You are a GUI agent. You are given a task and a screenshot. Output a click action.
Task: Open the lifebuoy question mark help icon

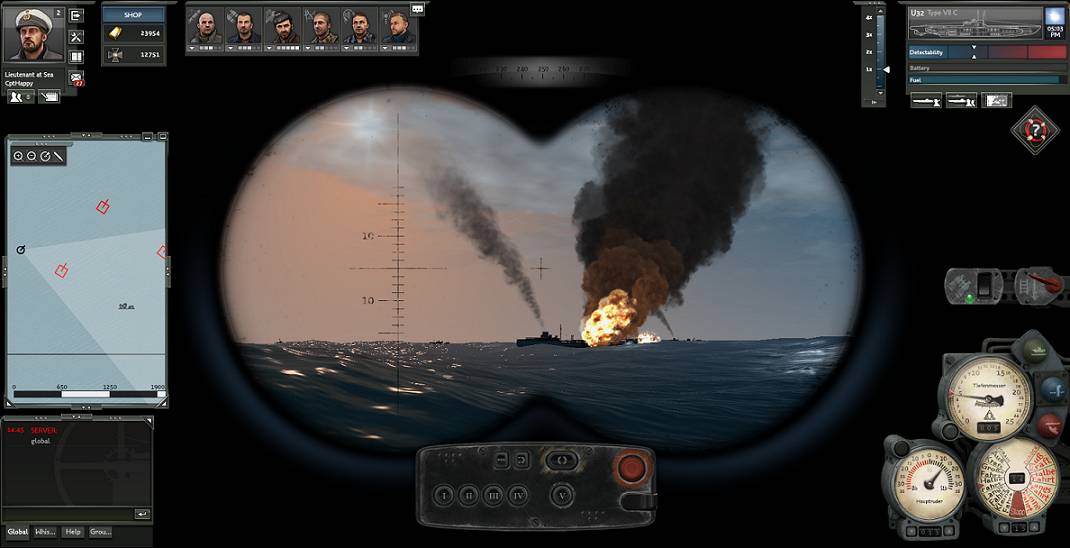tap(1035, 130)
